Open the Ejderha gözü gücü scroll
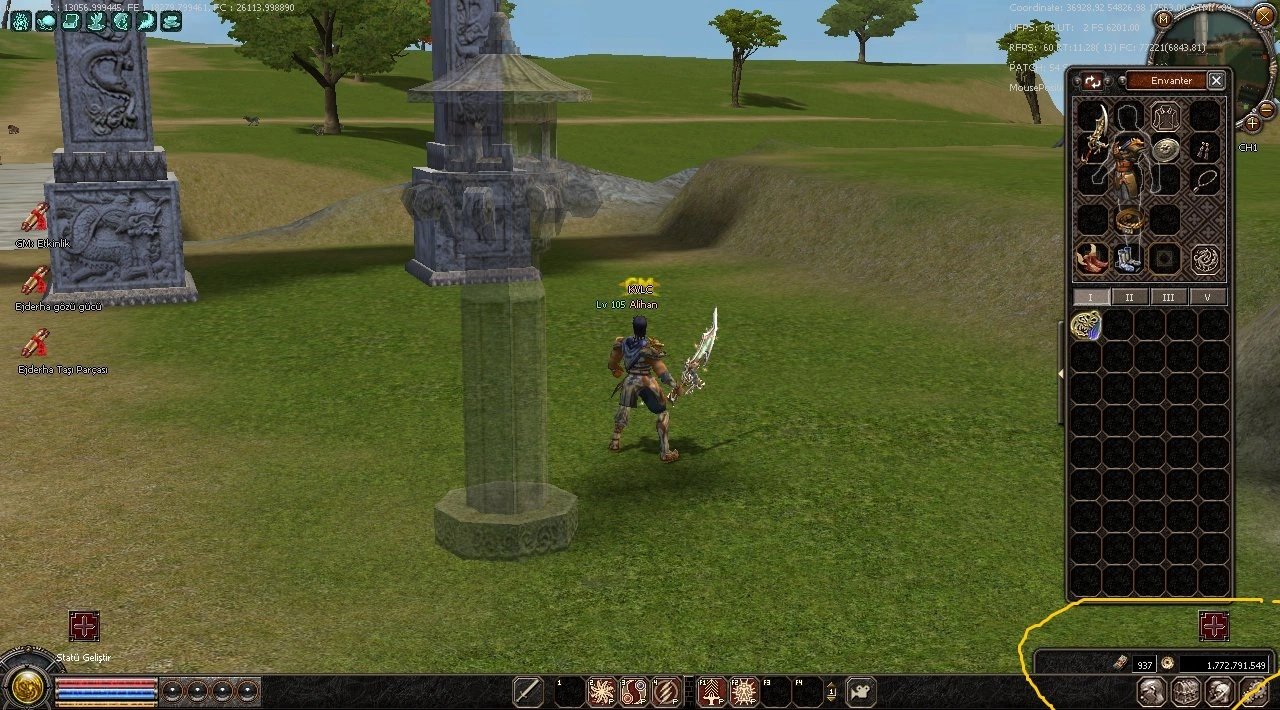The height and width of the screenshot is (710, 1280). [36, 281]
